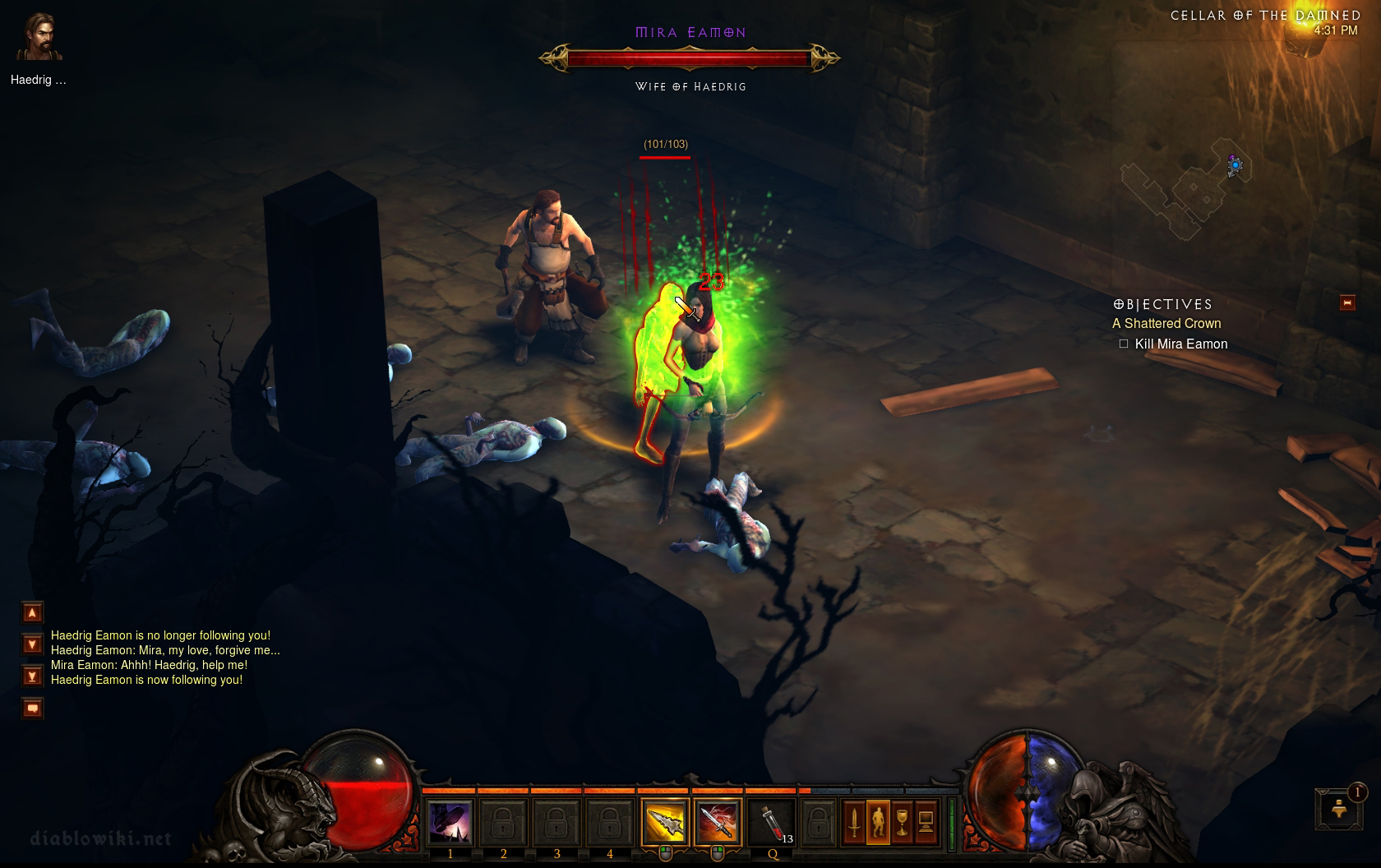Select Haedrig's follower portrait

tap(39, 38)
